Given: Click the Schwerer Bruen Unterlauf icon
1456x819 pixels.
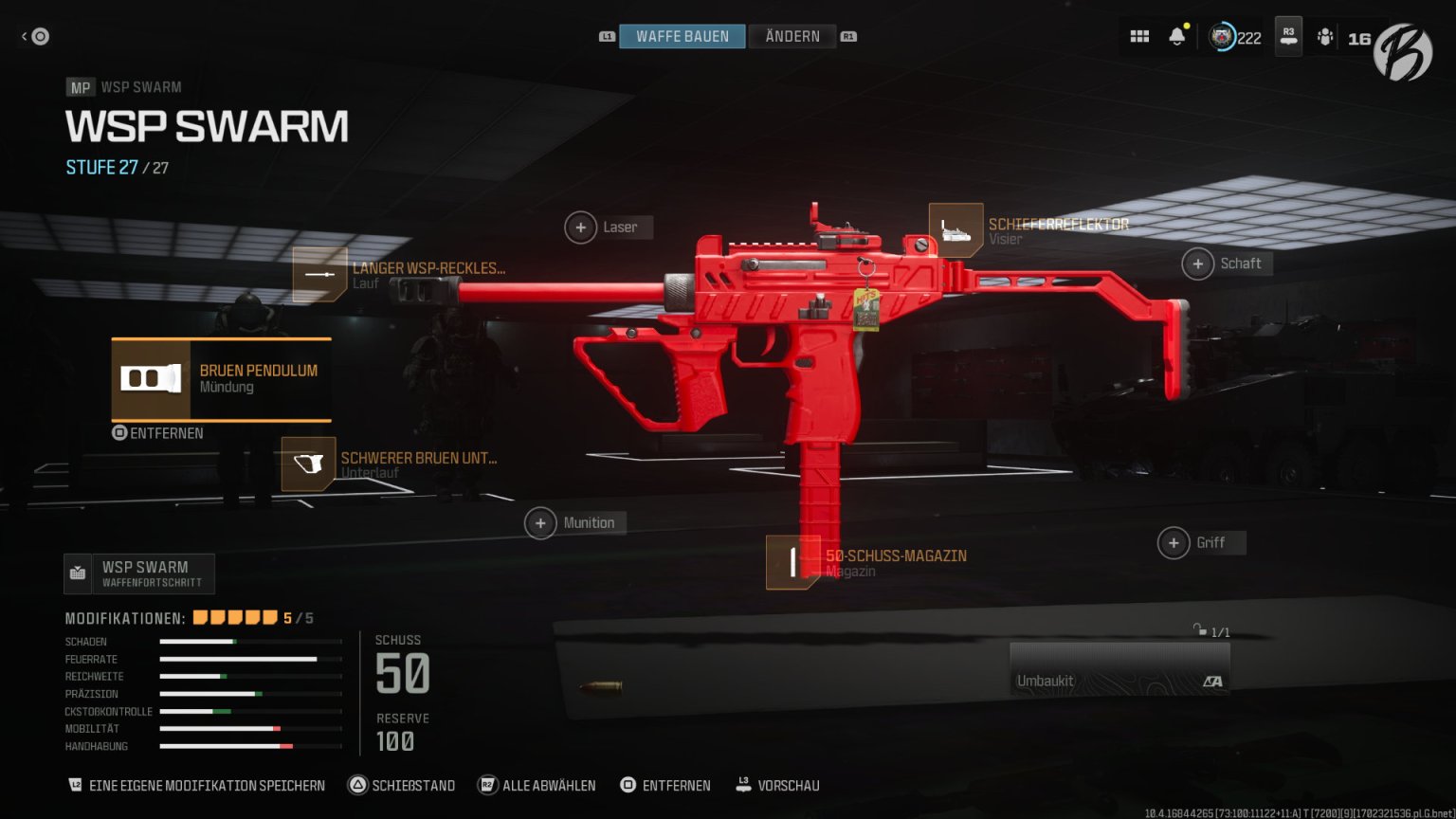Looking at the screenshot, I should tap(308, 464).
